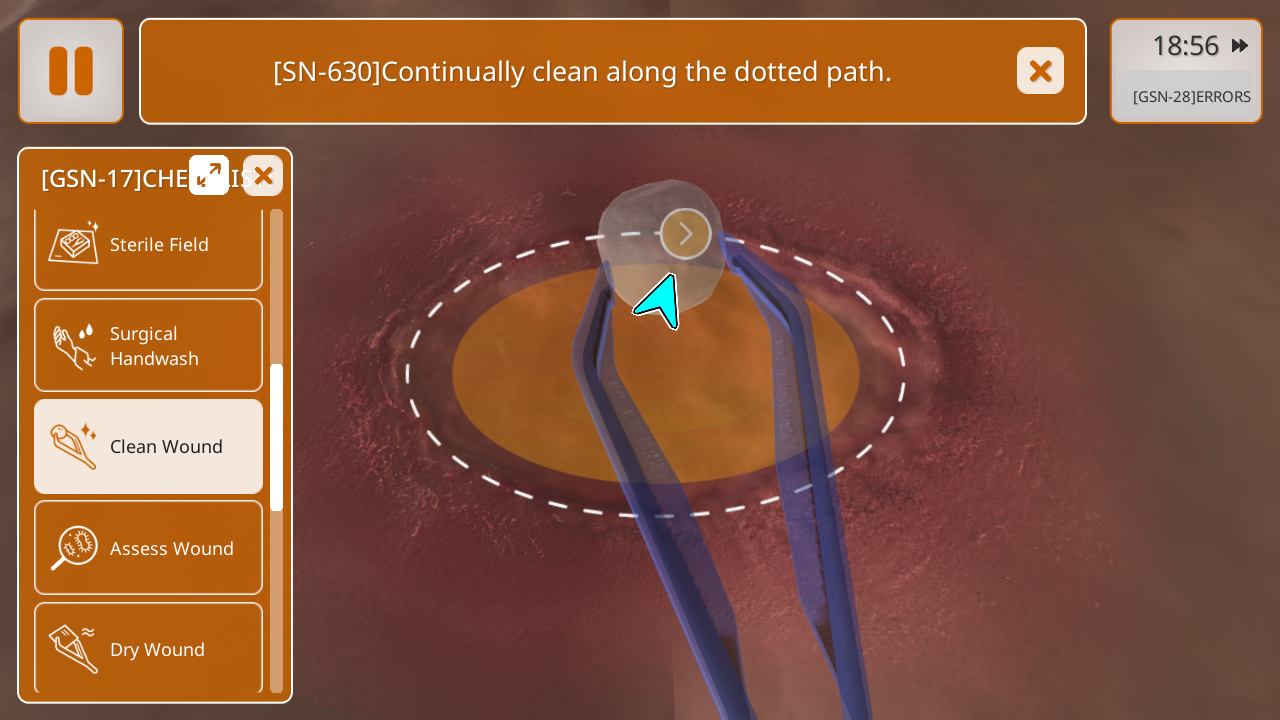
Task: Select the Sterile Field checklist step
Action: point(148,245)
